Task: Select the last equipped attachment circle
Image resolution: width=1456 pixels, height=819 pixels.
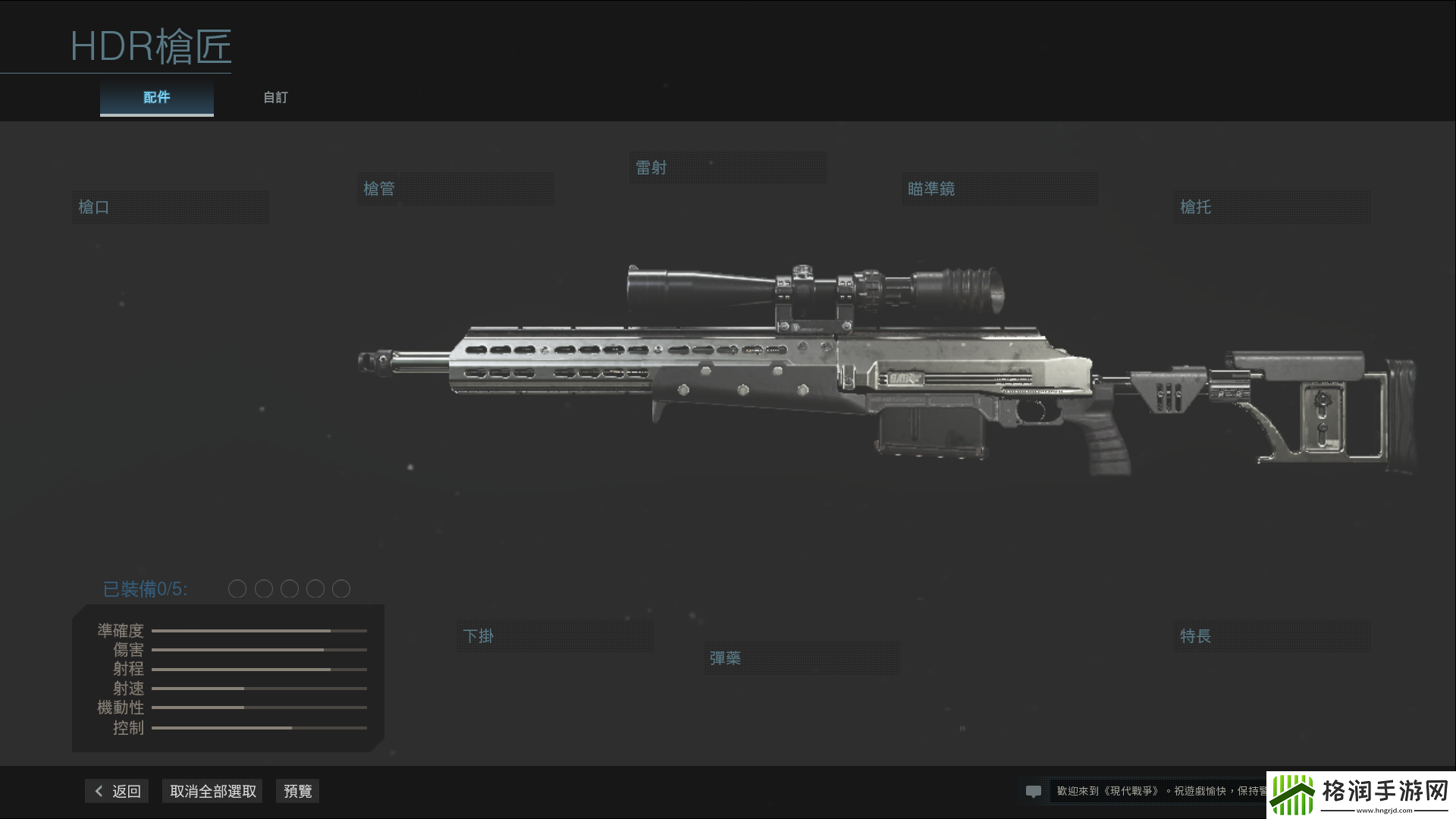Action: point(341,588)
